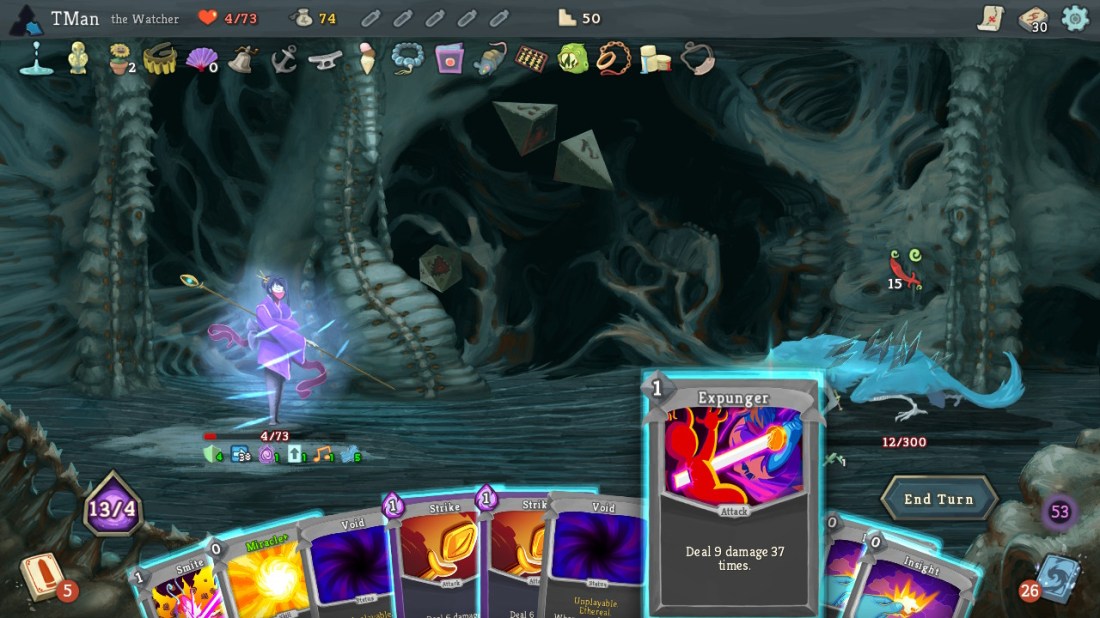Inspect the golden idol relic
The image size is (1100, 618).
tap(78, 59)
